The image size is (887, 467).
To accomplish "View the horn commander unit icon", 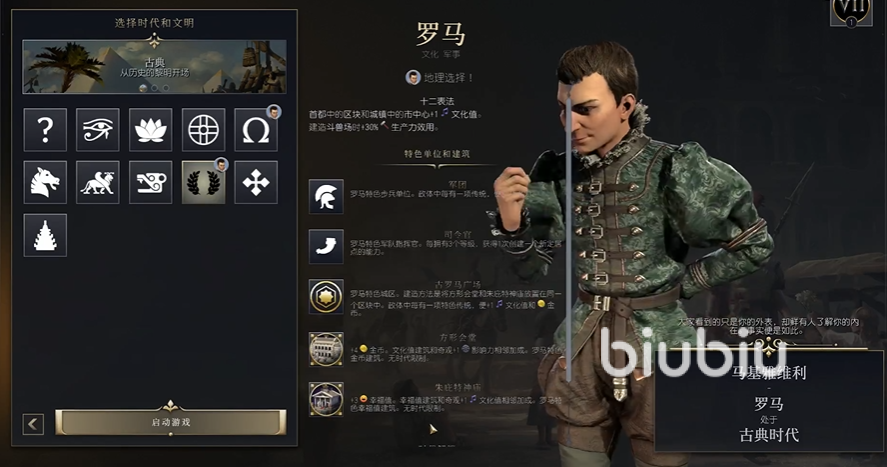I will point(326,246).
